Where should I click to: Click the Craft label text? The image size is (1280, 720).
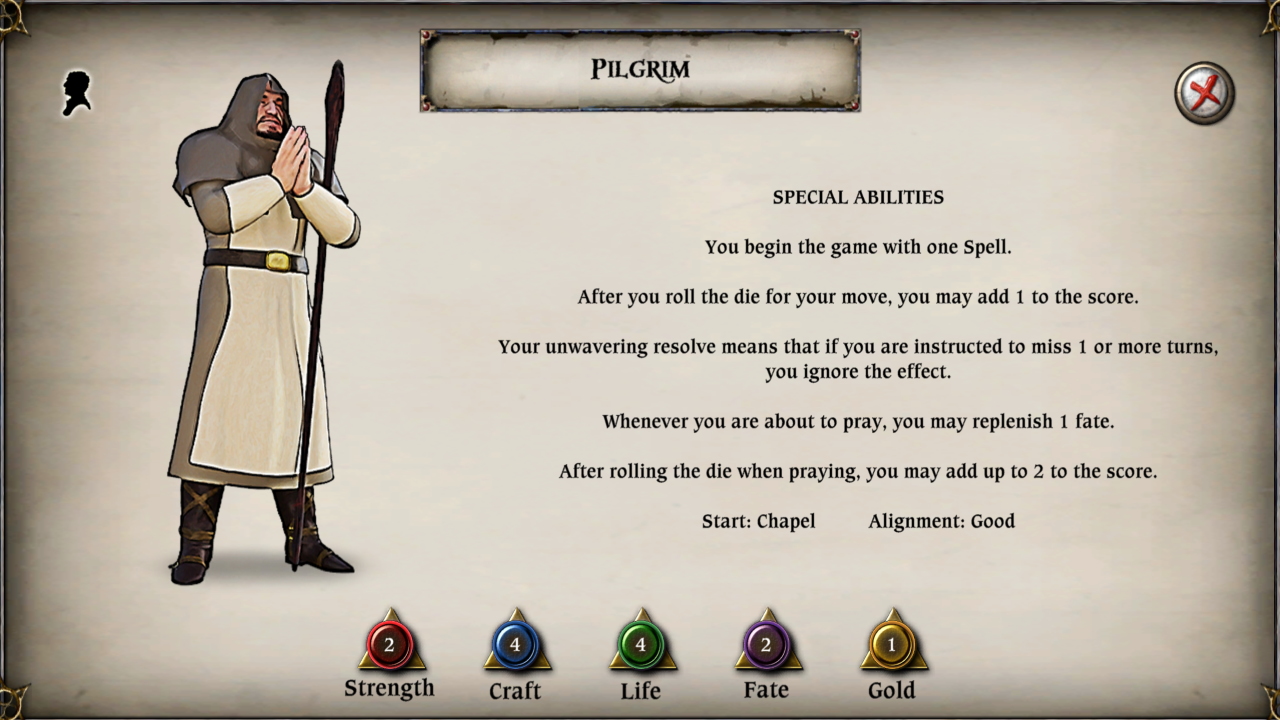tap(515, 690)
